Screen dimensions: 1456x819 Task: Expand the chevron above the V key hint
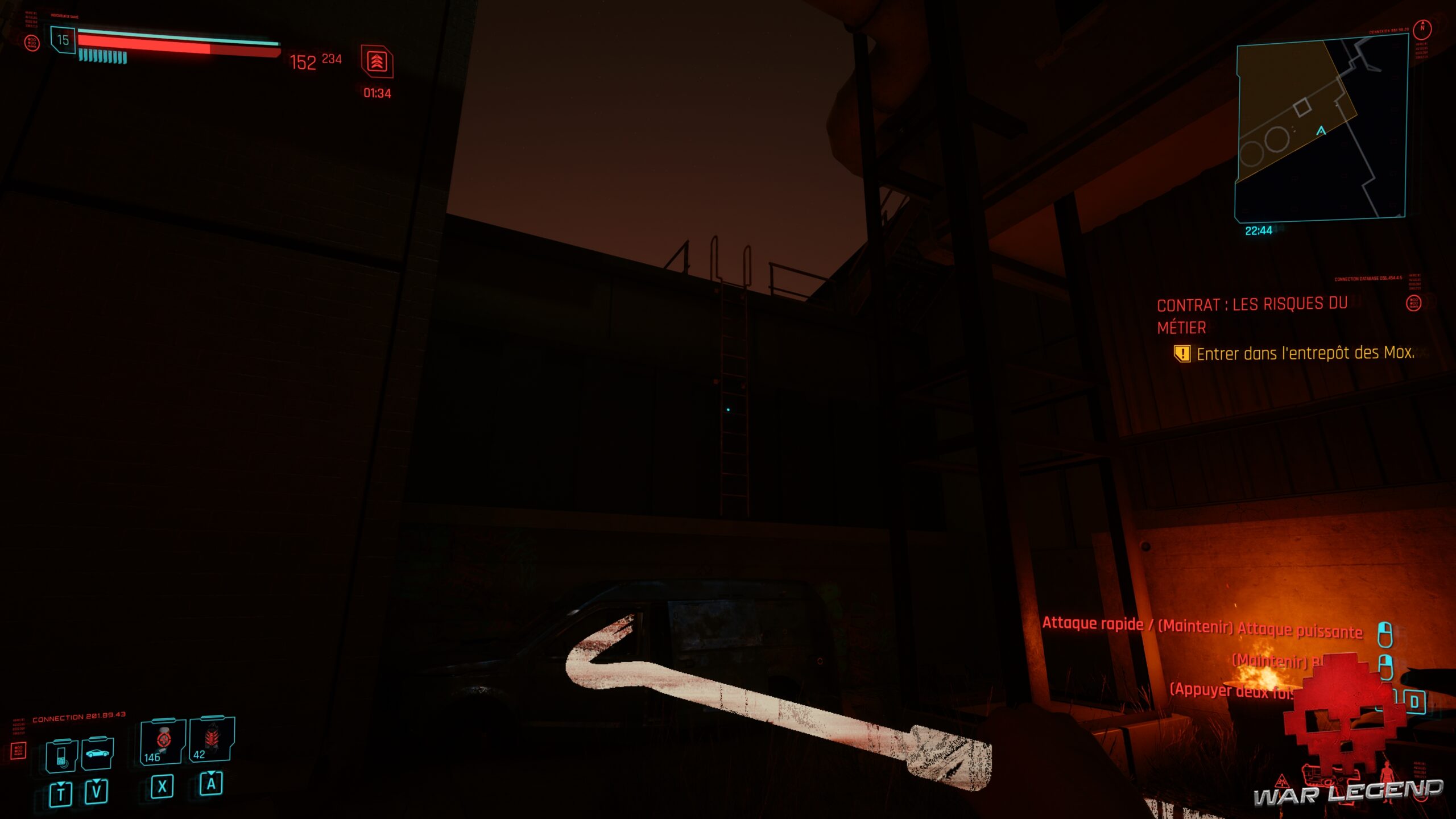point(96,782)
